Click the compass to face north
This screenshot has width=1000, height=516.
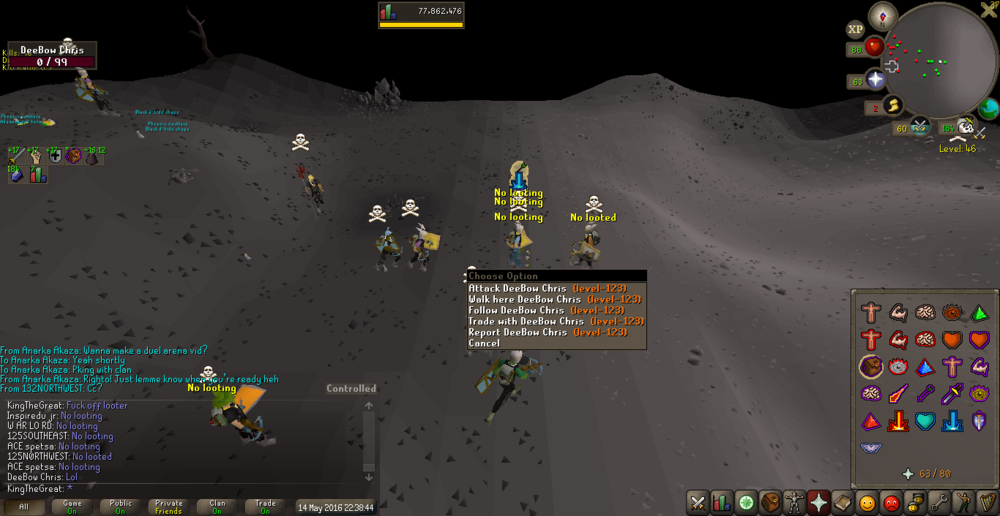coord(882,15)
